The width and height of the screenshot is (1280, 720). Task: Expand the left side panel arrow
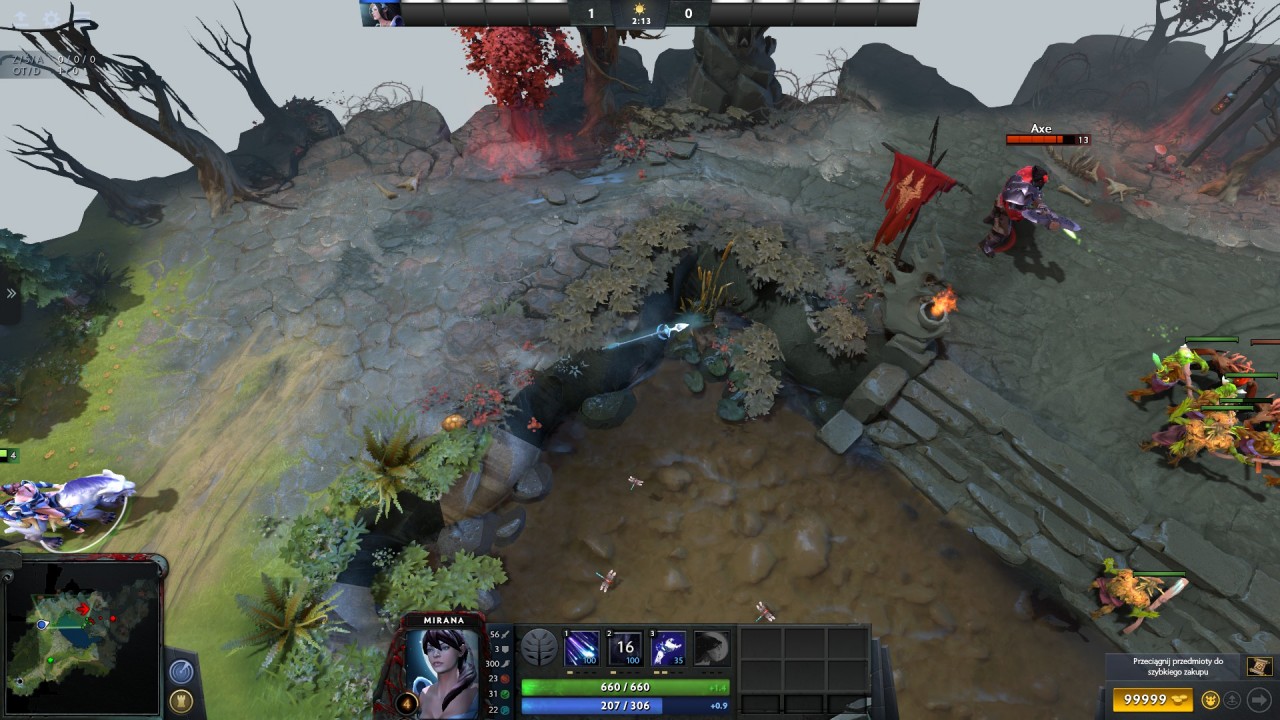[x=11, y=293]
